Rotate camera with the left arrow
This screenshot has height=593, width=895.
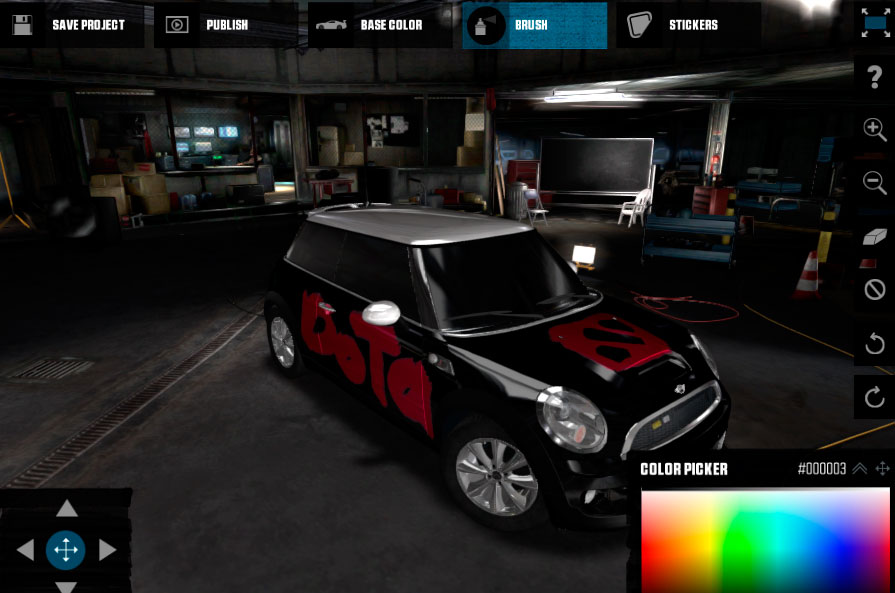(26, 549)
